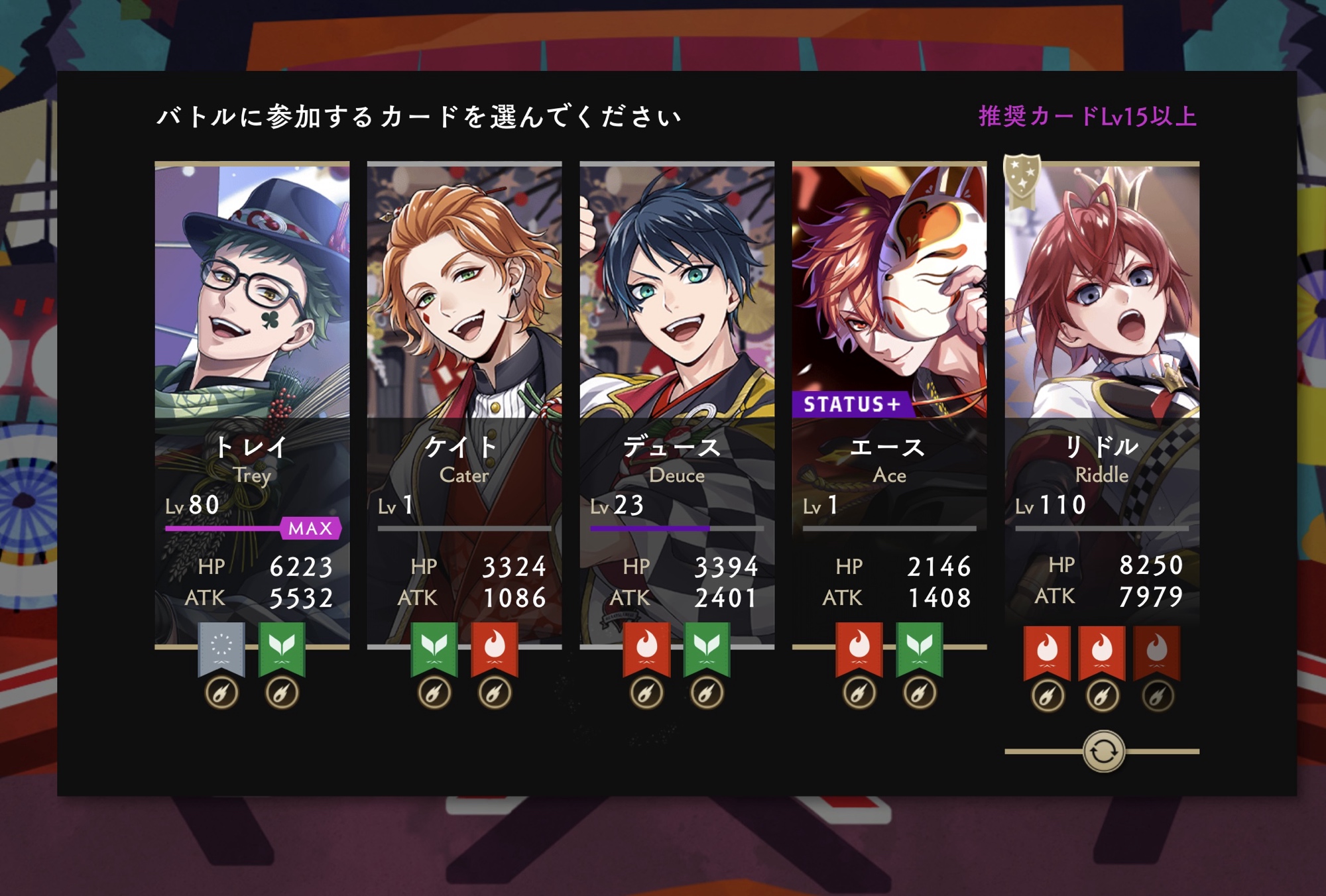Select Ace's green flora magic flag
Viewport: 1326px width, 896px height.
[x=920, y=648]
